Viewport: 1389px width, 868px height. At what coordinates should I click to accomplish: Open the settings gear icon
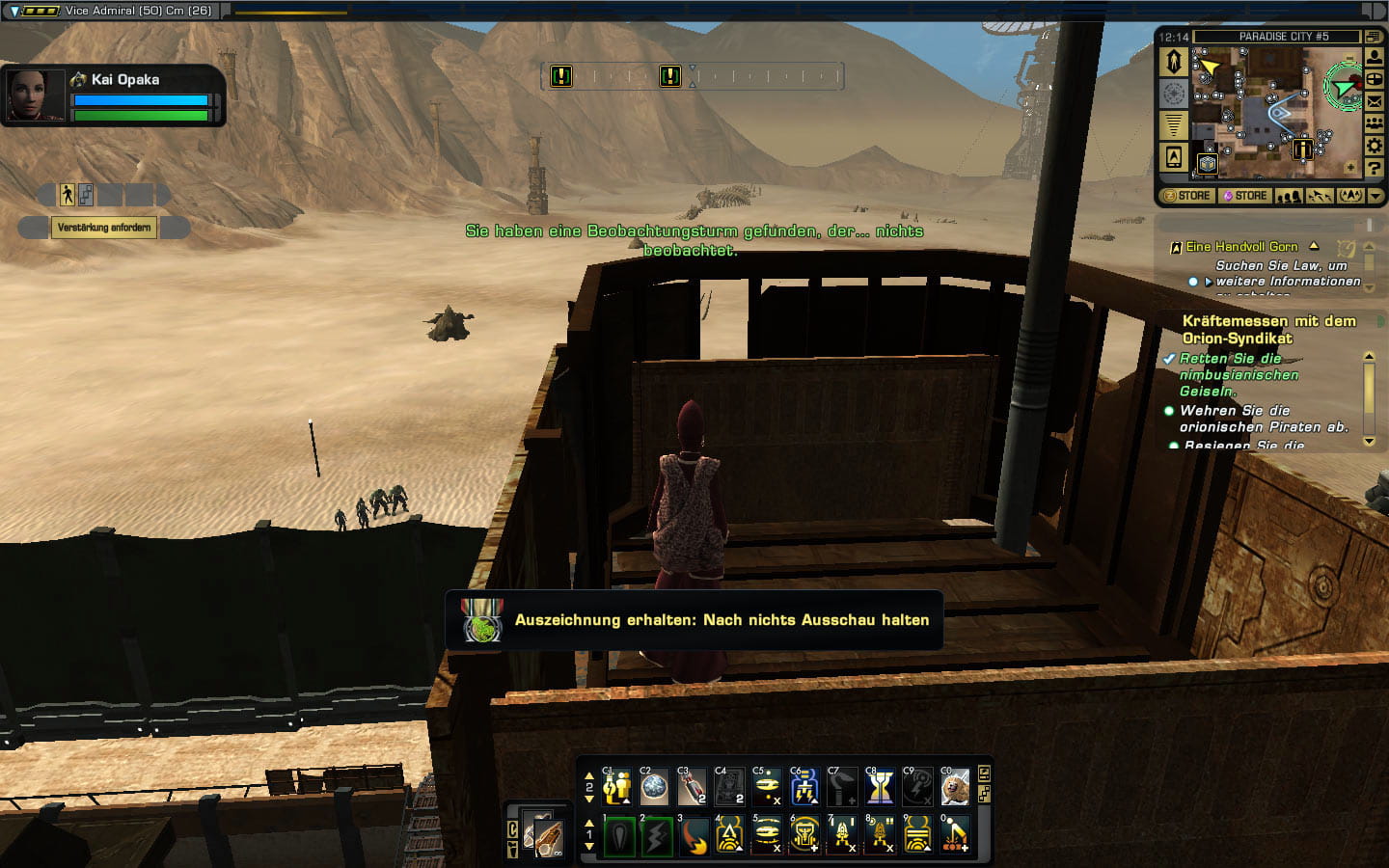1374,146
